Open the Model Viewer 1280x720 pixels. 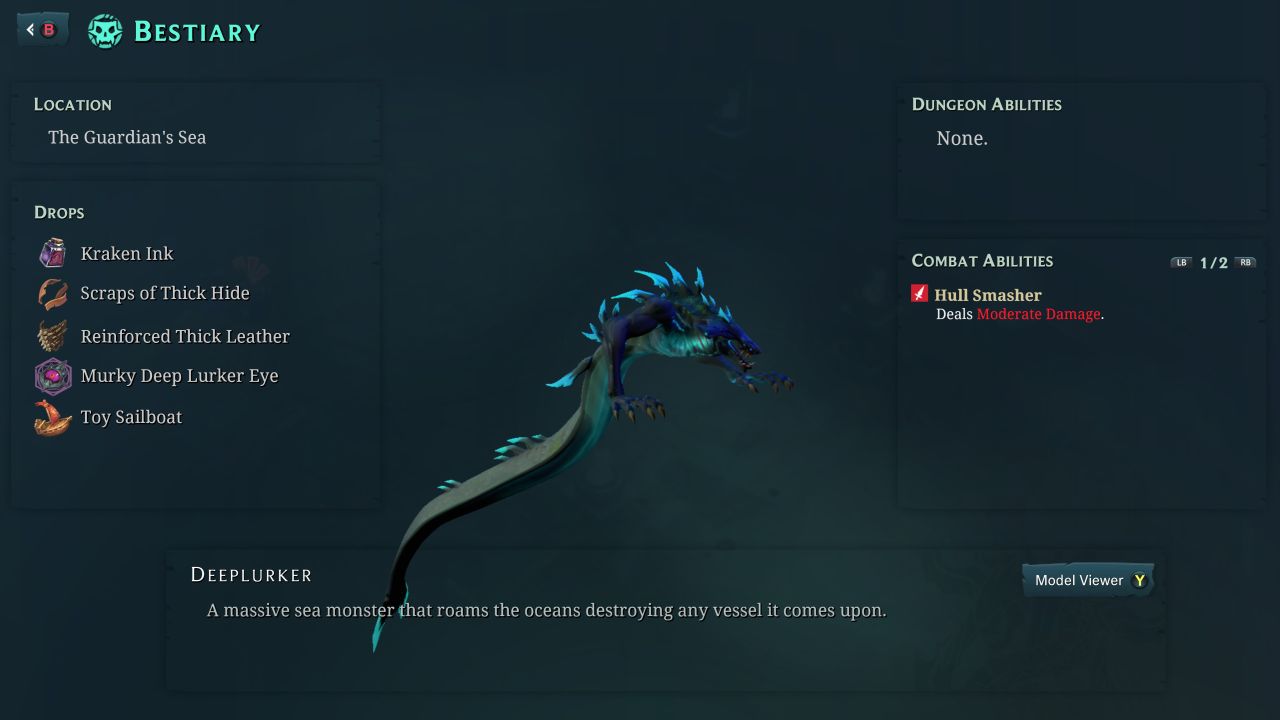coord(1088,580)
